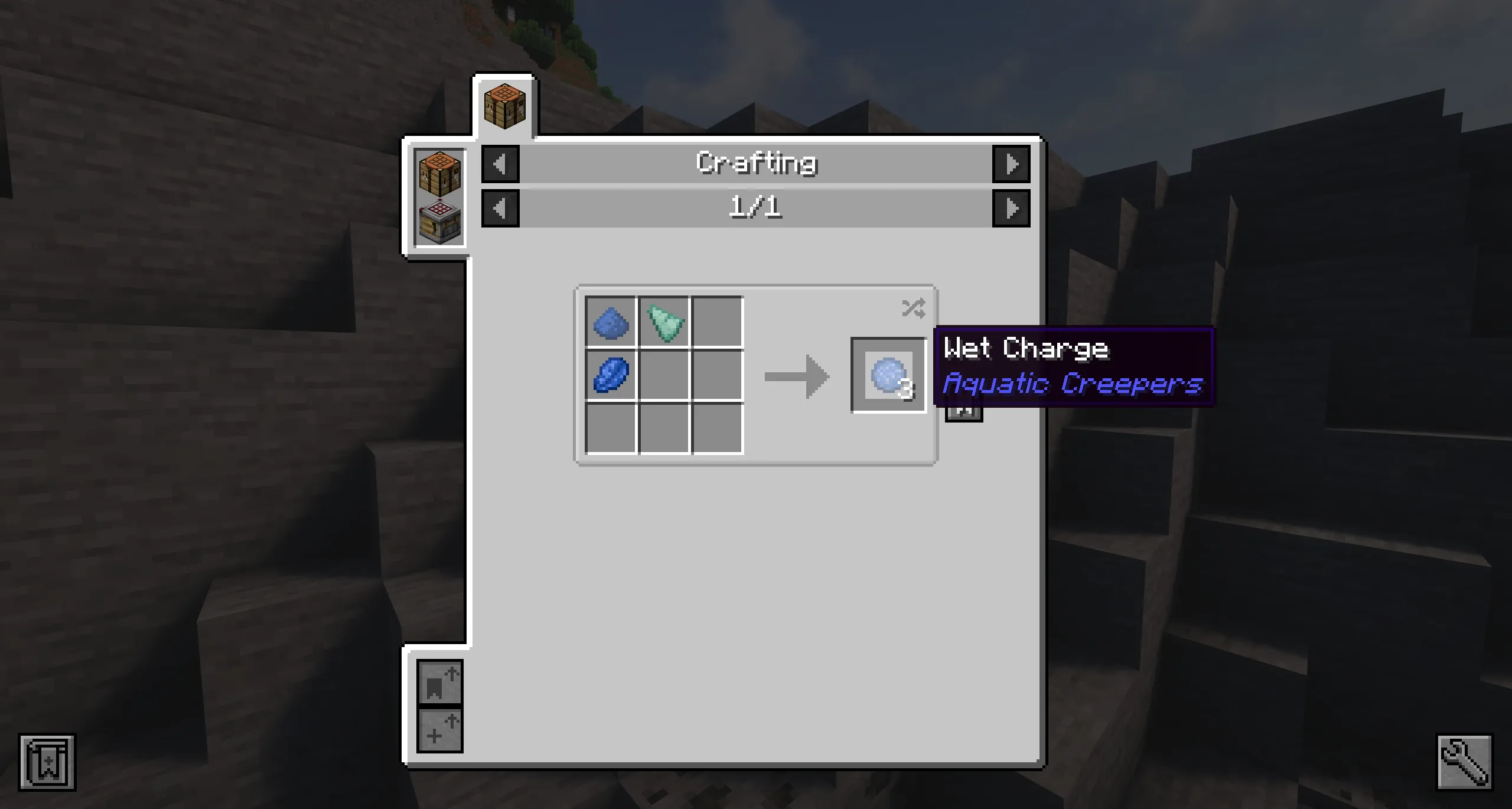The width and height of the screenshot is (1512, 809).
Task: Click the blue dye ingredient in the grid
Action: click(611, 324)
